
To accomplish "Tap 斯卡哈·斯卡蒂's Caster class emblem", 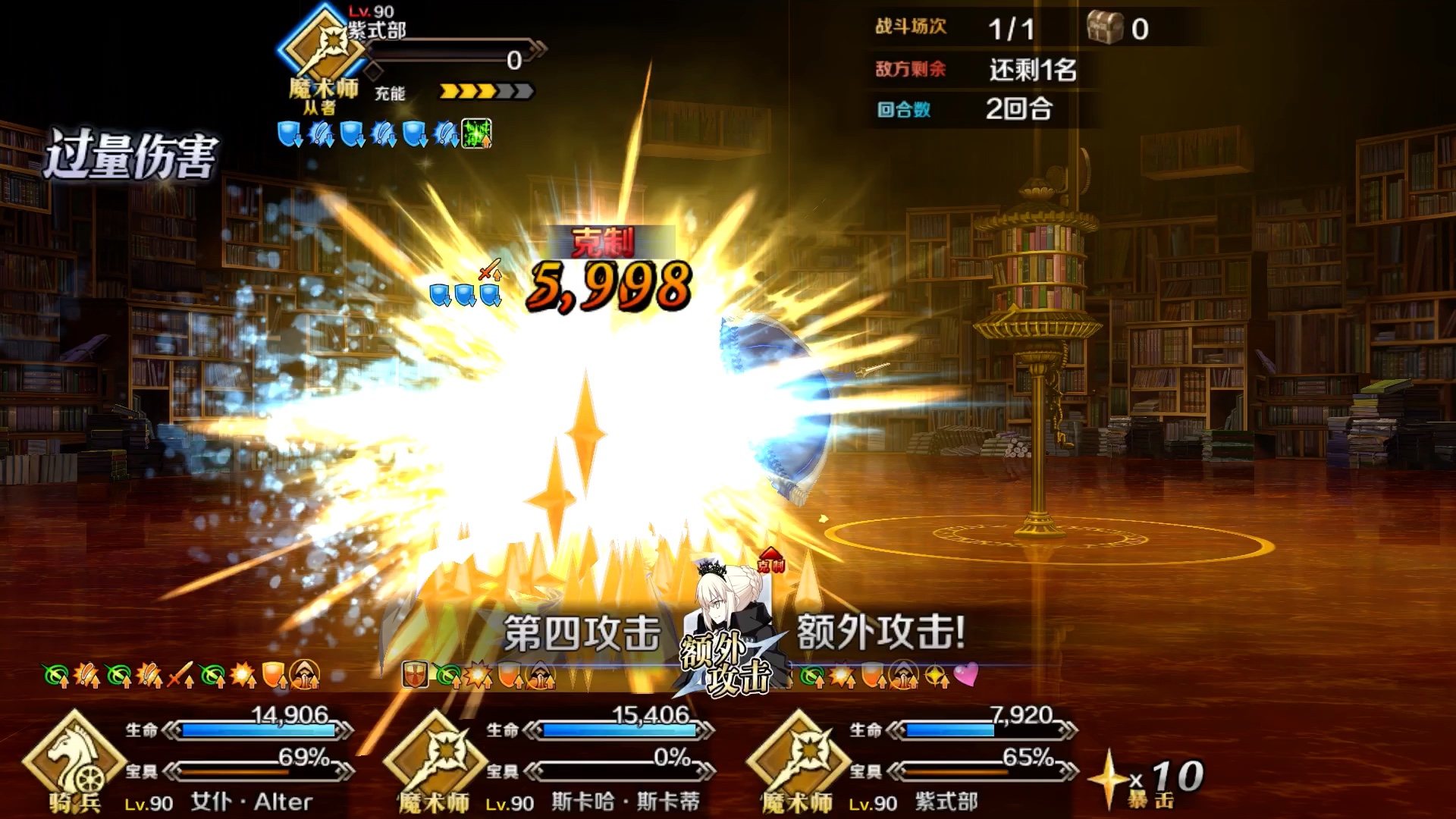I will [436, 758].
